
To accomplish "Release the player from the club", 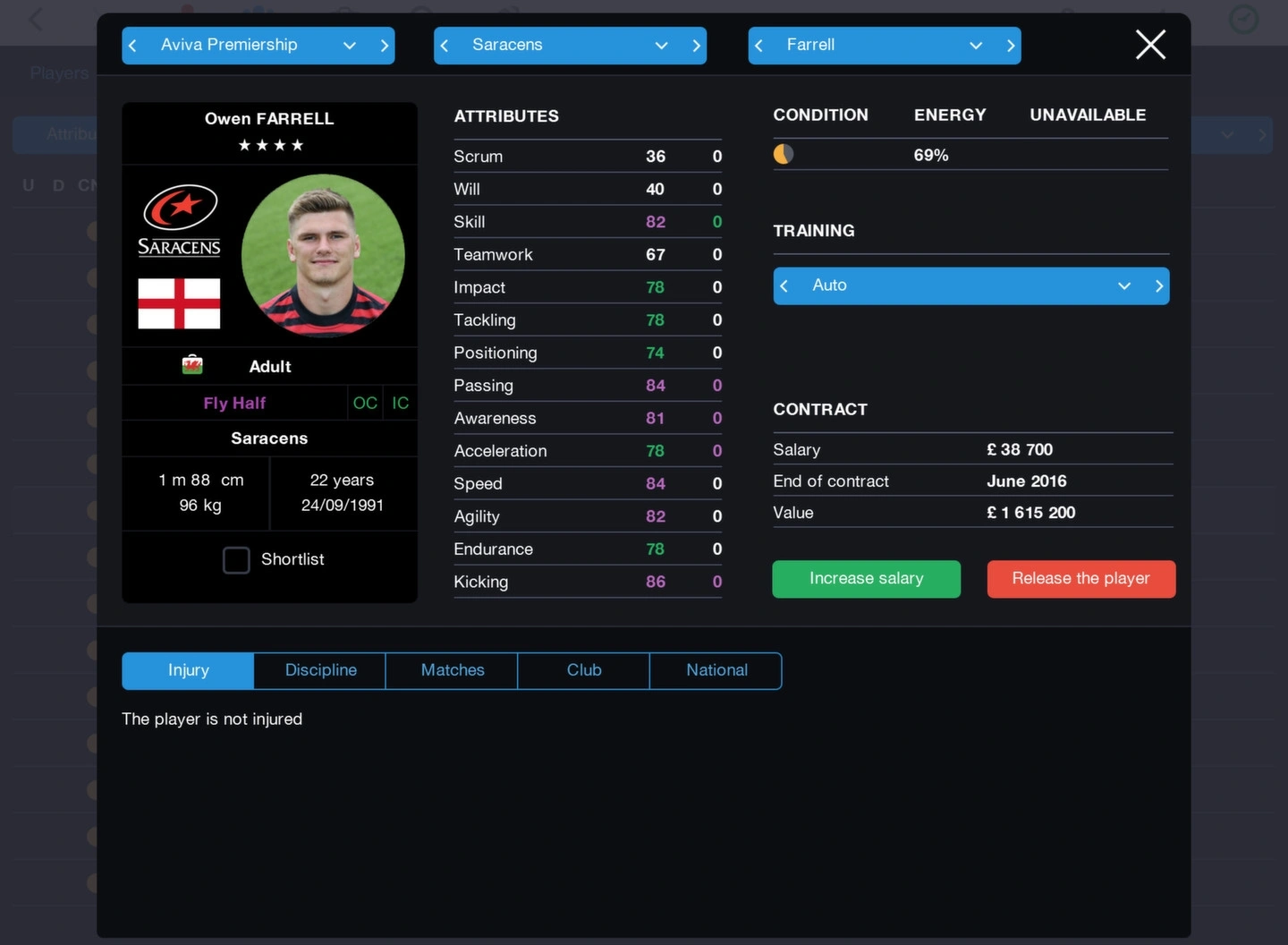I will click(x=1080, y=579).
